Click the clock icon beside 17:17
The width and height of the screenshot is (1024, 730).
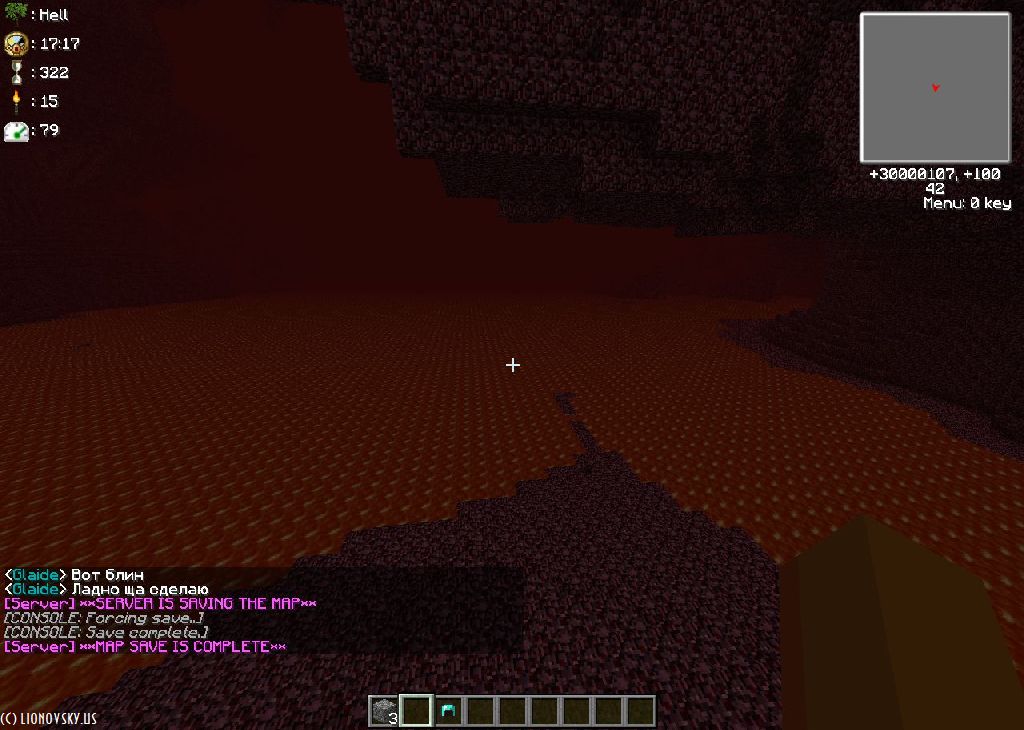(x=16, y=44)
